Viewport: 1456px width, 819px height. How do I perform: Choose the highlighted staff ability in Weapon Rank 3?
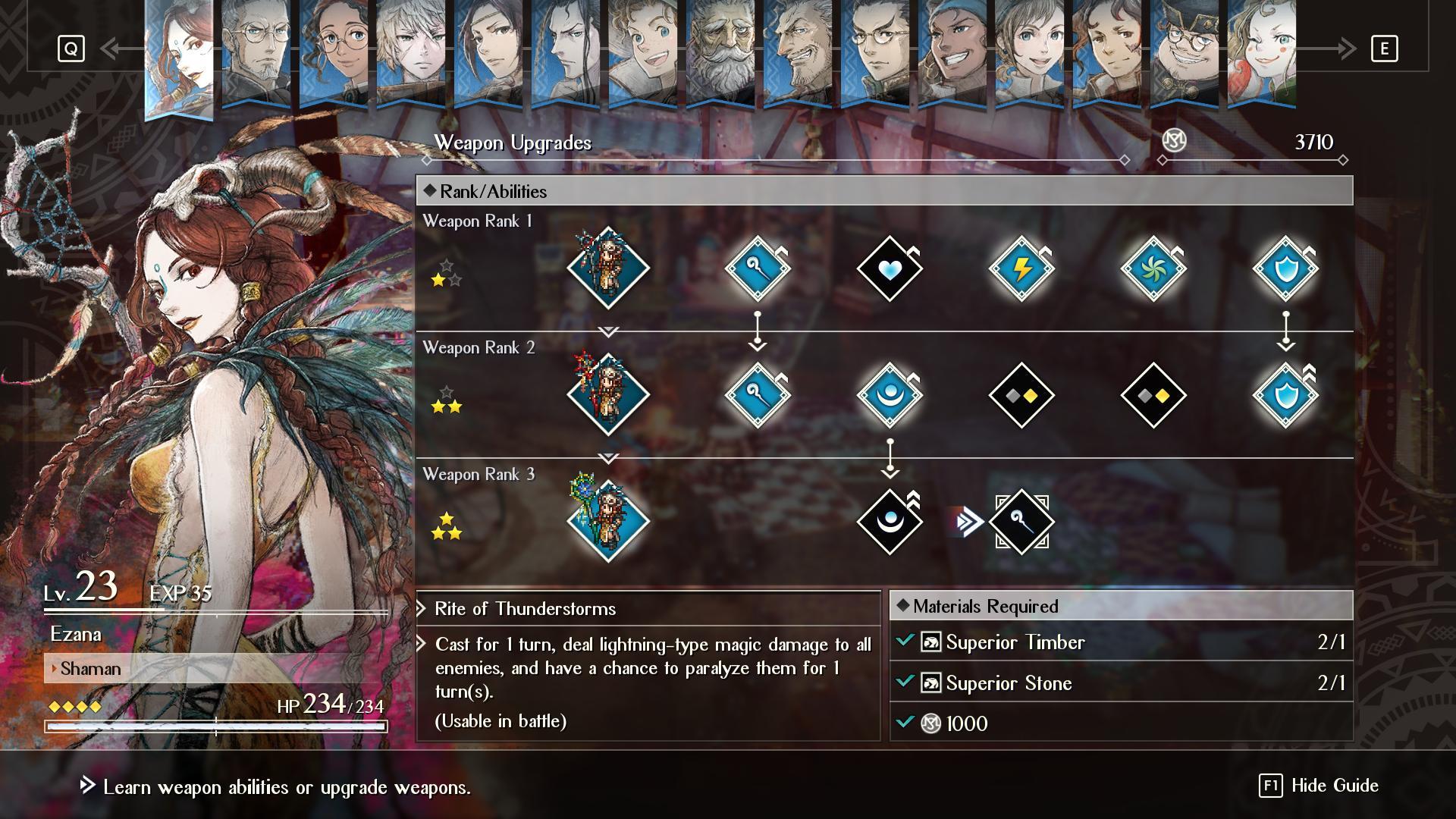pyautogui.click(x=1021, y=522)
